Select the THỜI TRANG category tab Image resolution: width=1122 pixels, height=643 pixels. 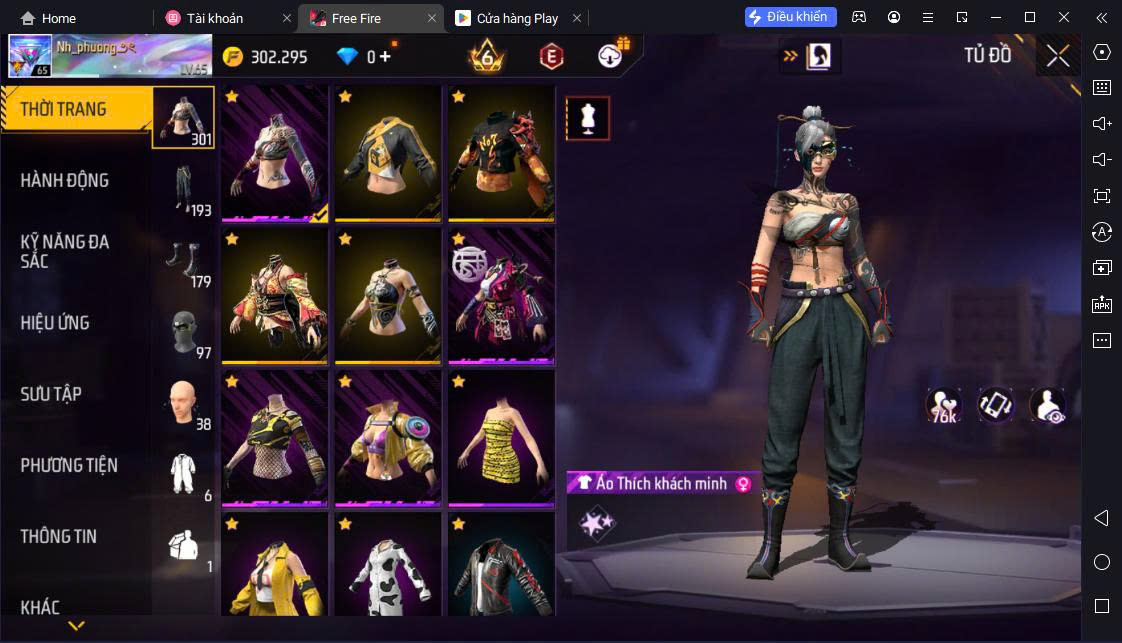click(80, 110)
